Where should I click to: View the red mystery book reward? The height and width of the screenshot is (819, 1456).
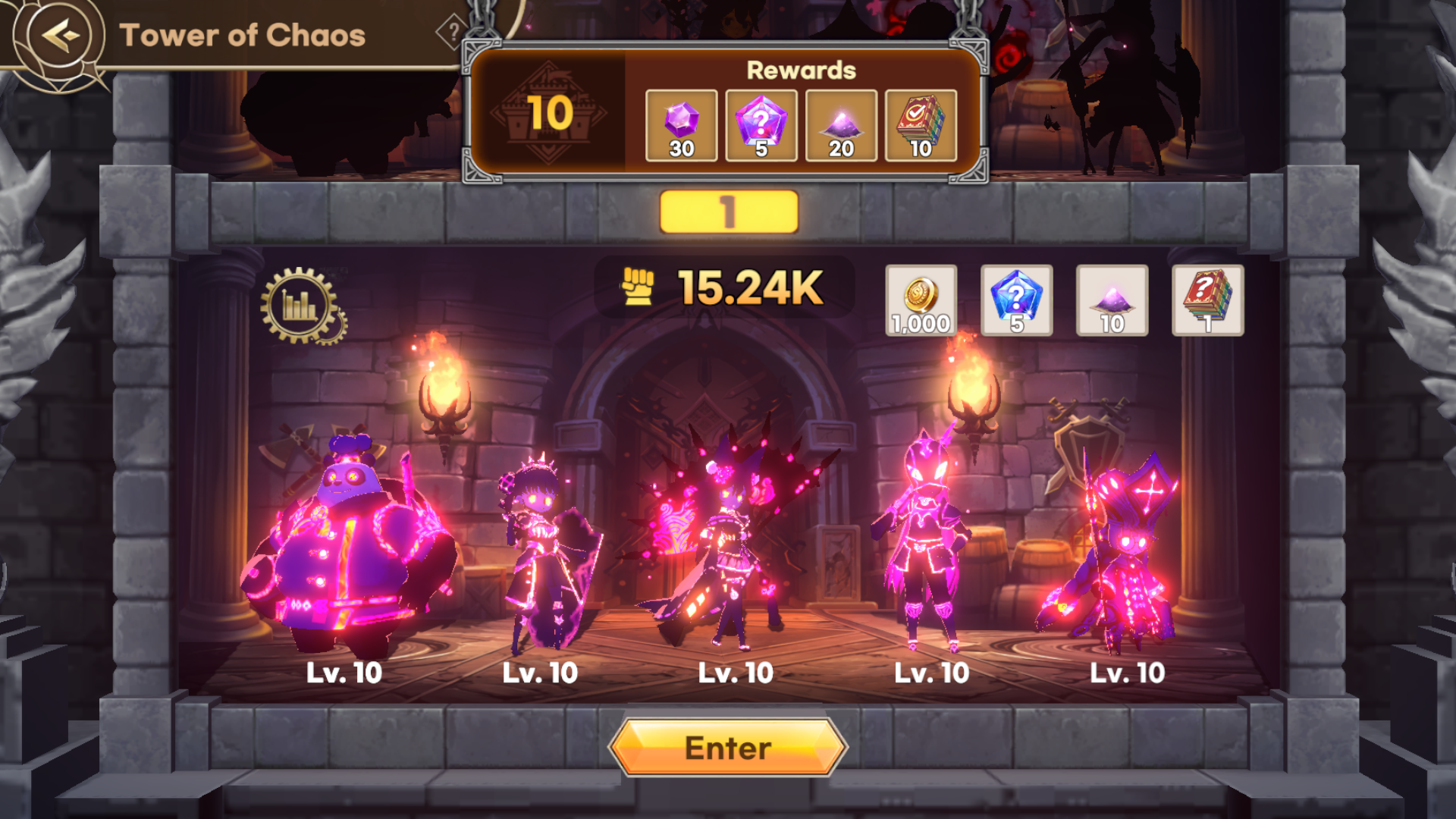pos(1207,300)
